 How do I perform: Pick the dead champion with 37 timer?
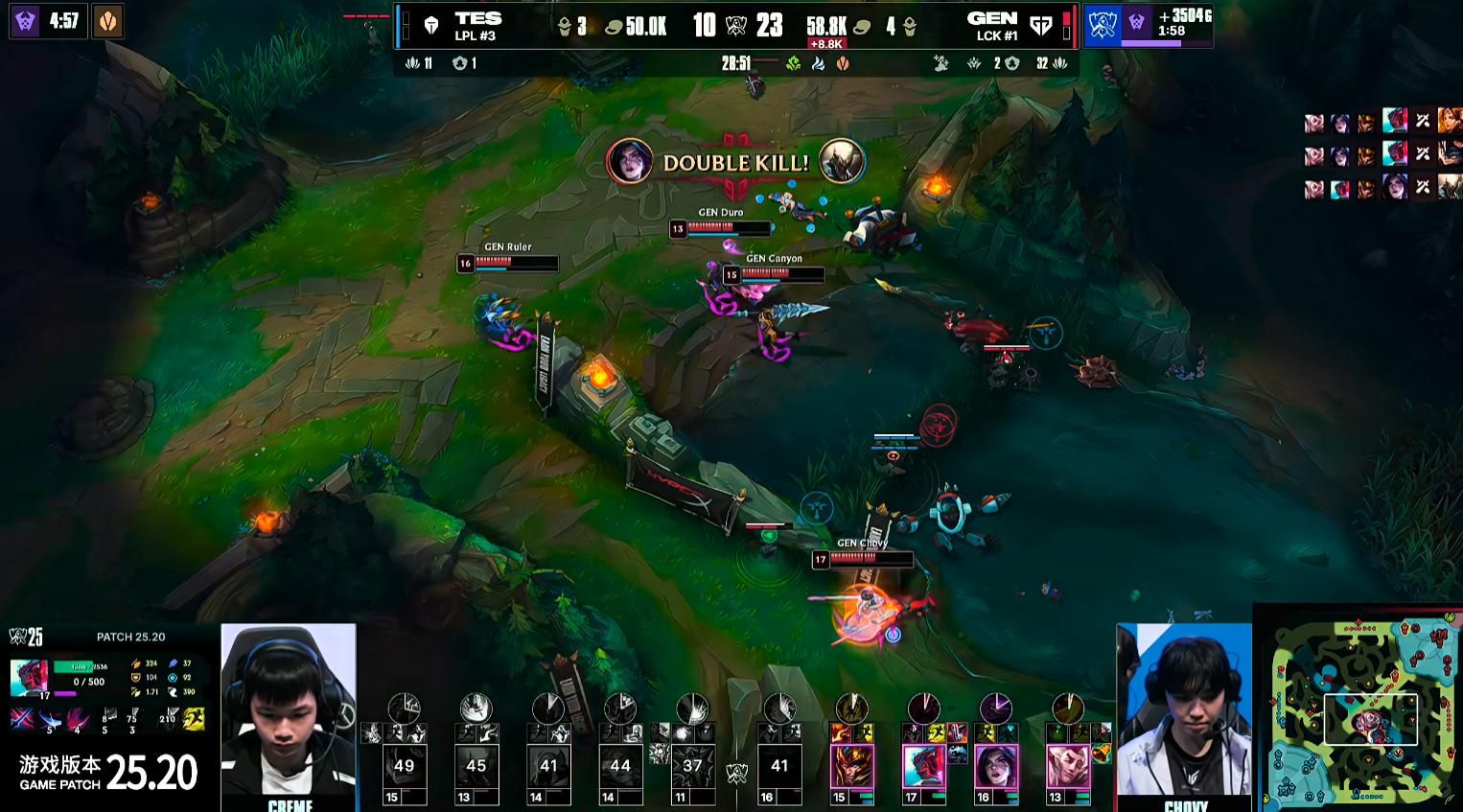[692, 767]
